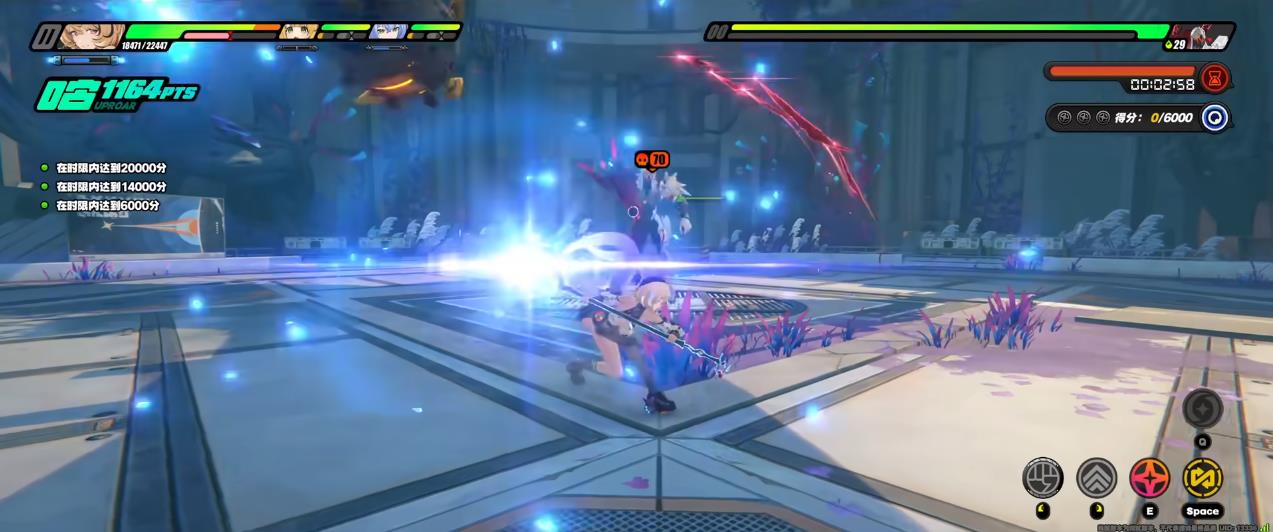1273x532 pixels.
Task: Tap the yellow switch-character icon
Action: coord(1203,477)
